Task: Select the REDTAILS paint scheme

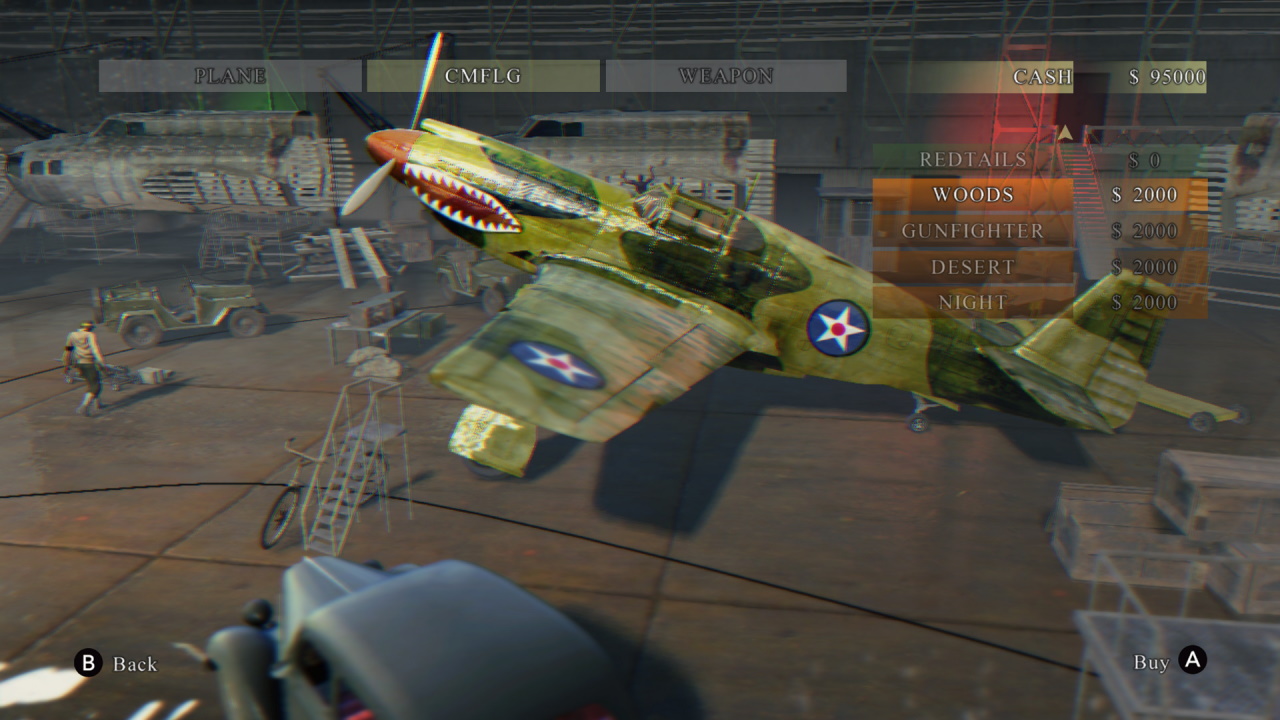Action: click(973, 159)
